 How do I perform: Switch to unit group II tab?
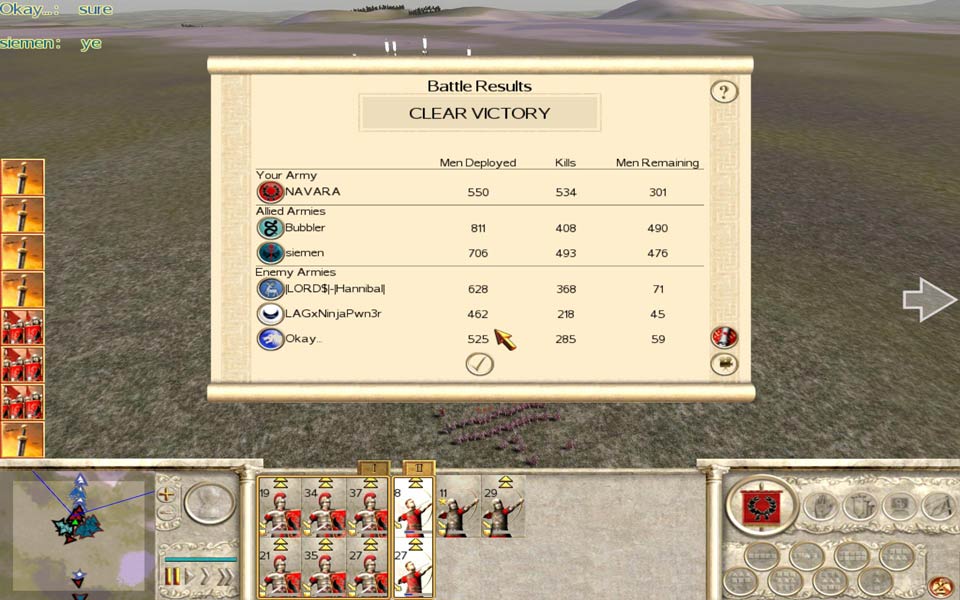tap(419, 468)
